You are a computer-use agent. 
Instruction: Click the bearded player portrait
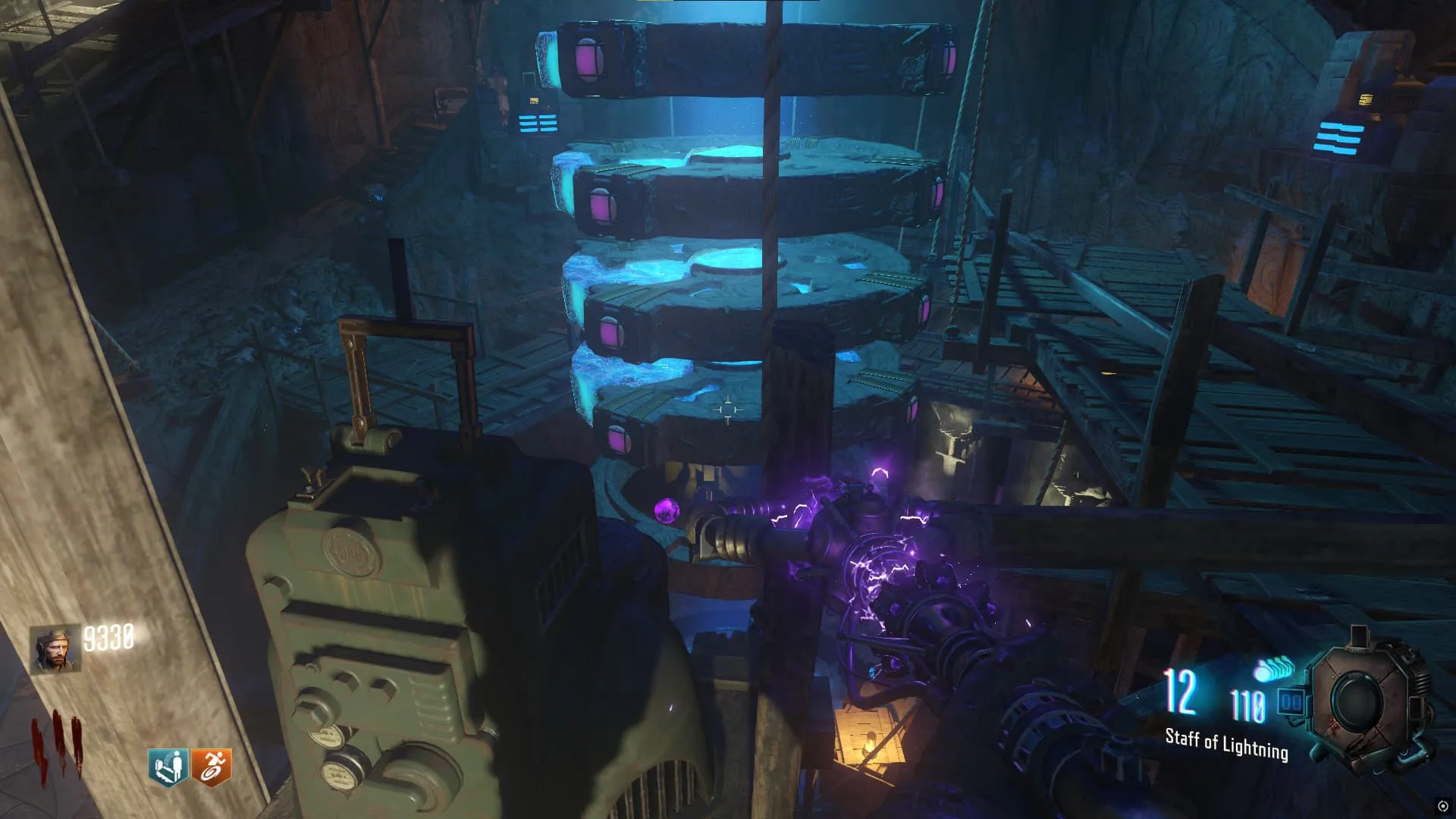55,649
